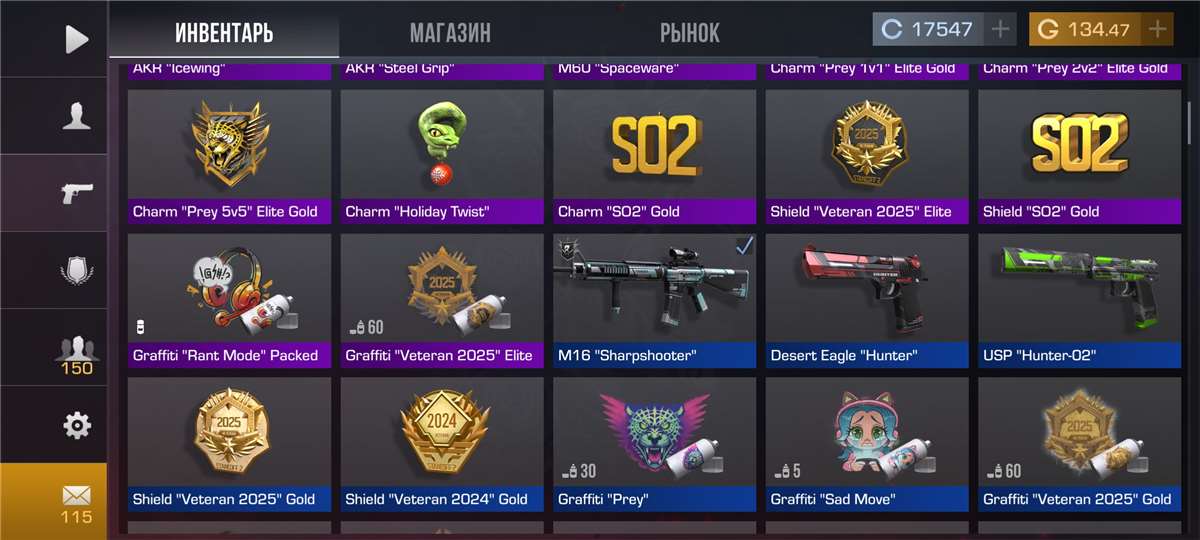The image size is (1200, 540).
Task: Choose the Shield "Veteran 2024" Gold item
Action: coord(442,444)
